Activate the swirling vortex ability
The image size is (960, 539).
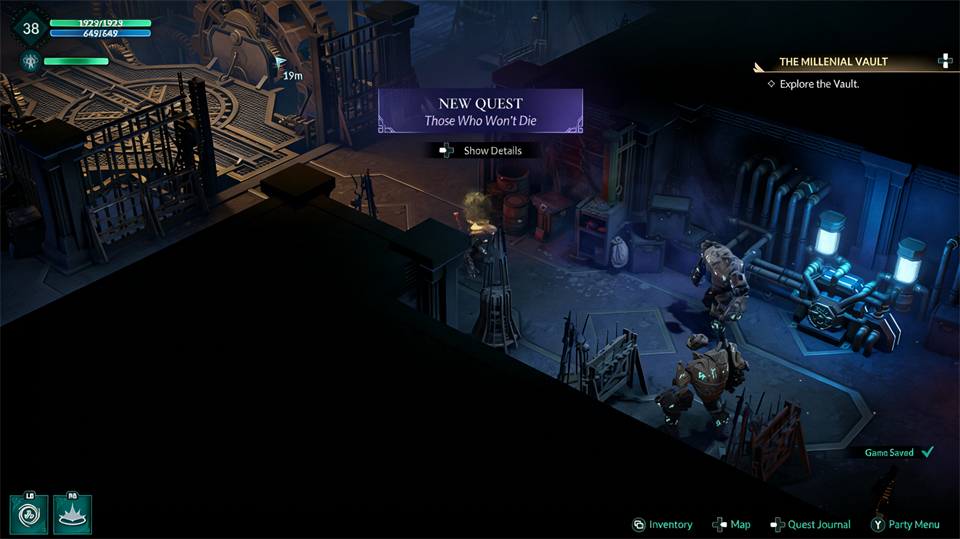pyautogui.click(x=29, y=514)
